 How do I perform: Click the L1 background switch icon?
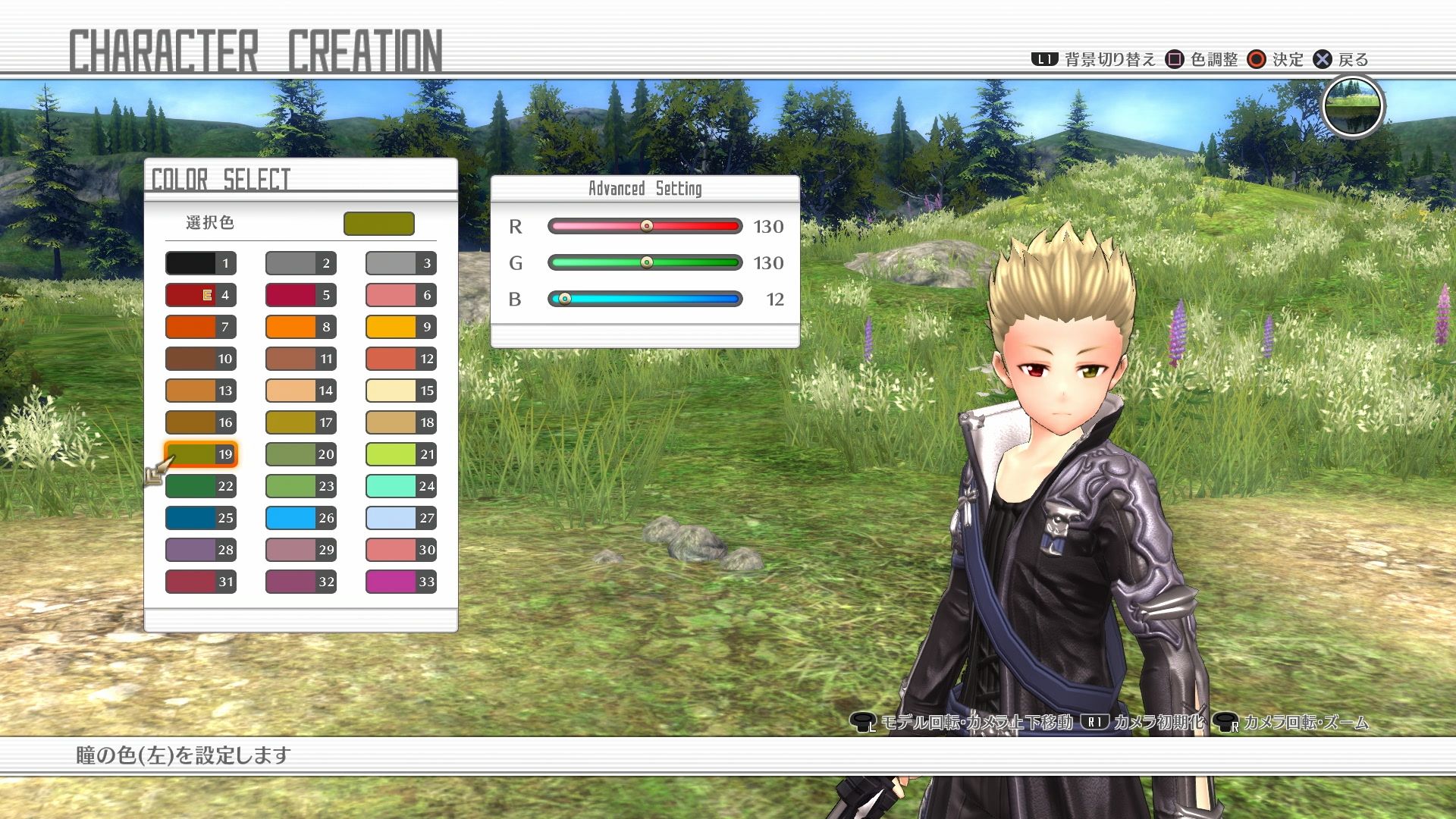click(1045, 59)
